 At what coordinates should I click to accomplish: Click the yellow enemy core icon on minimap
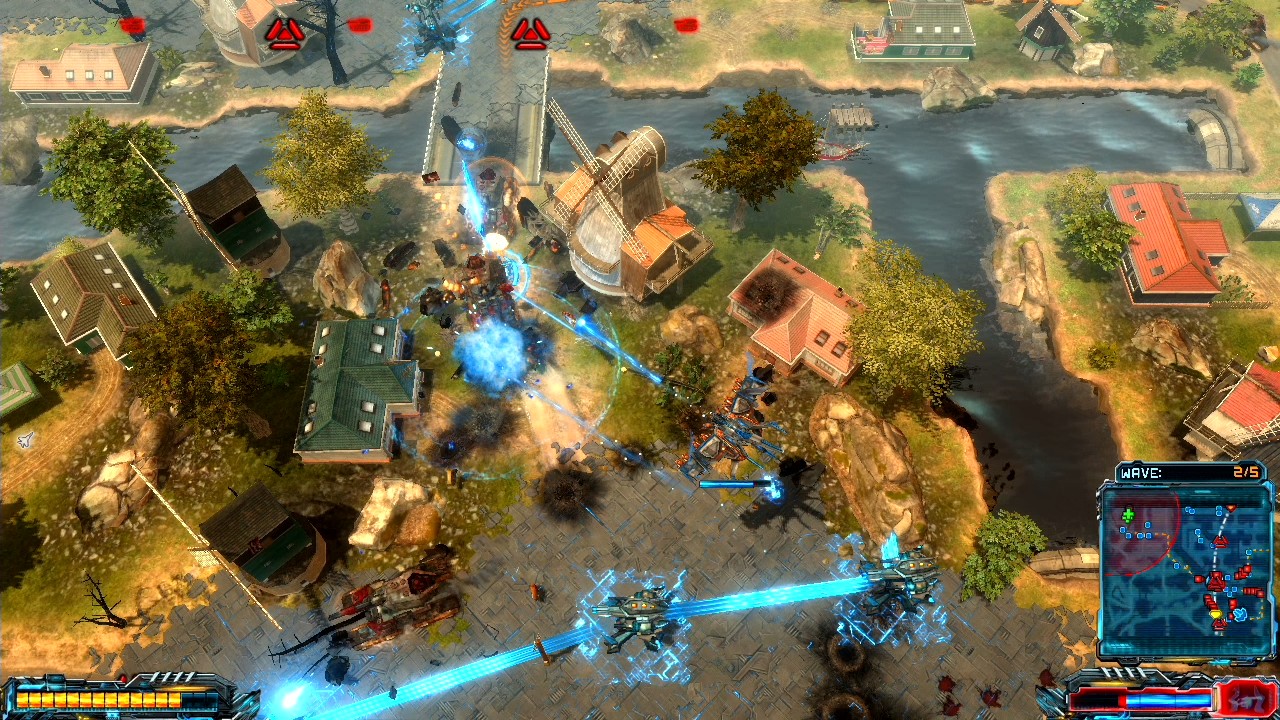pyautogui.click(x=1217, y=612)
